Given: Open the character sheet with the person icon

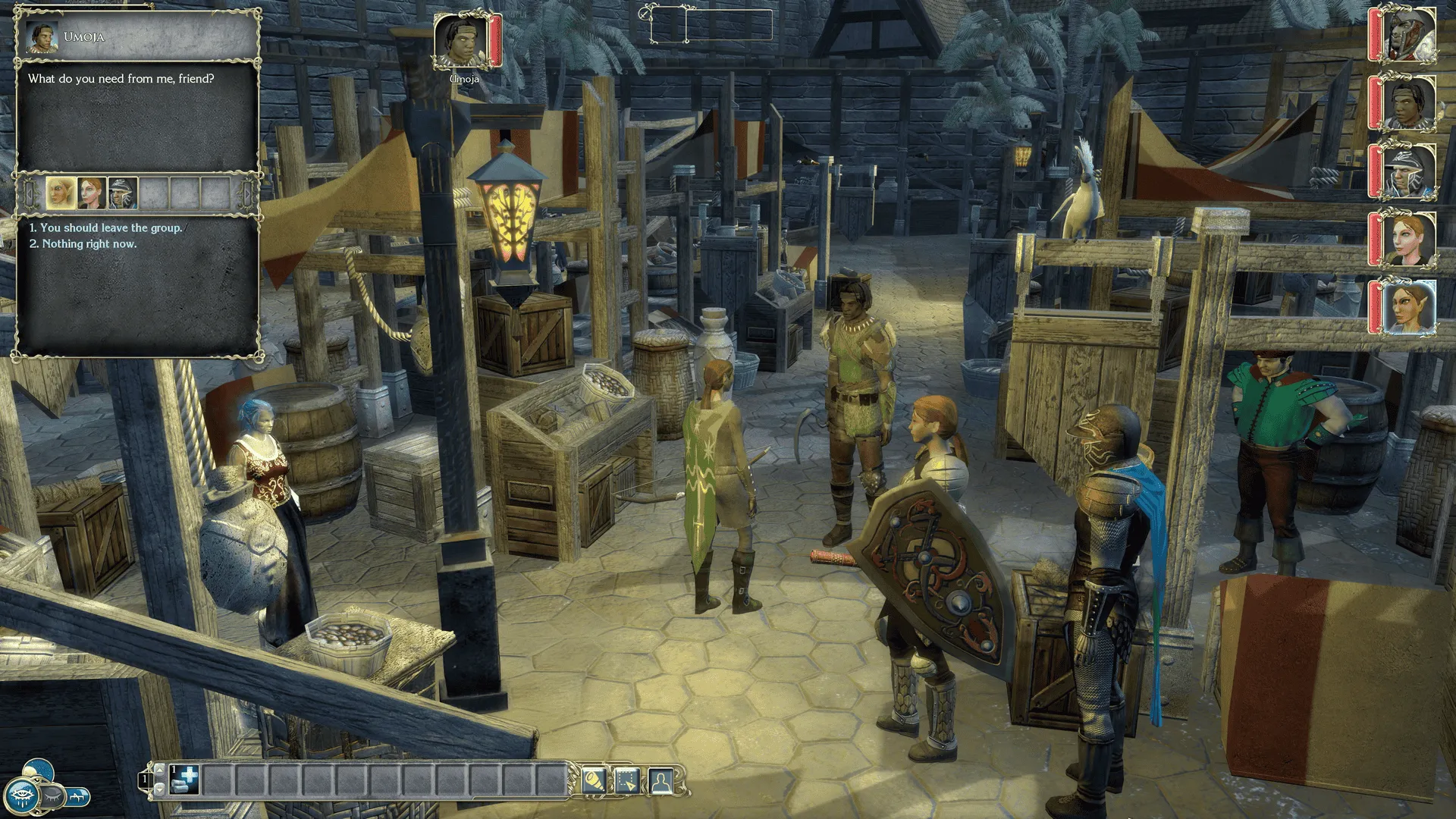Looking at the screenshot, I should coord(661,779).
